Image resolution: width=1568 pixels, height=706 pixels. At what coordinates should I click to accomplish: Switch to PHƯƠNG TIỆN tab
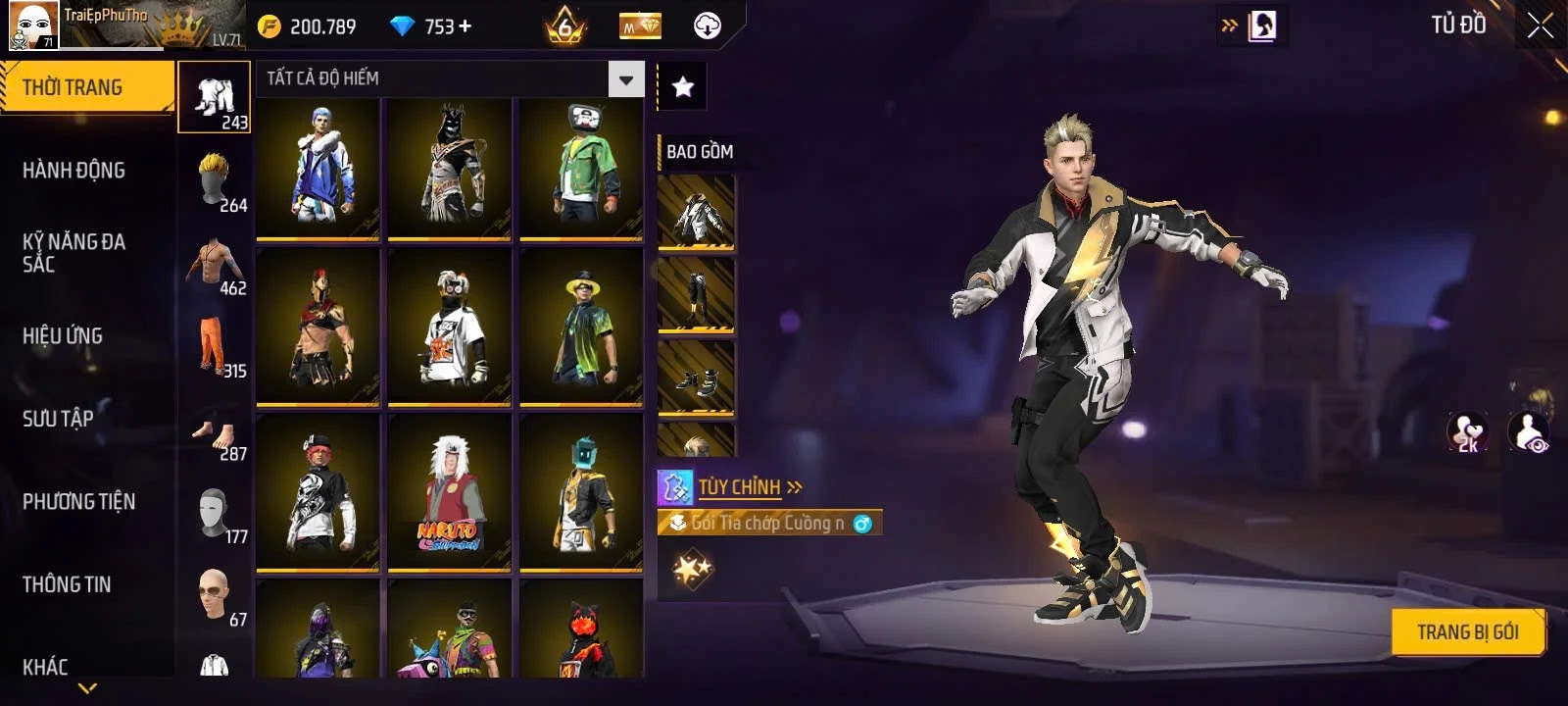pyautogui.click(x=79, y=502)
